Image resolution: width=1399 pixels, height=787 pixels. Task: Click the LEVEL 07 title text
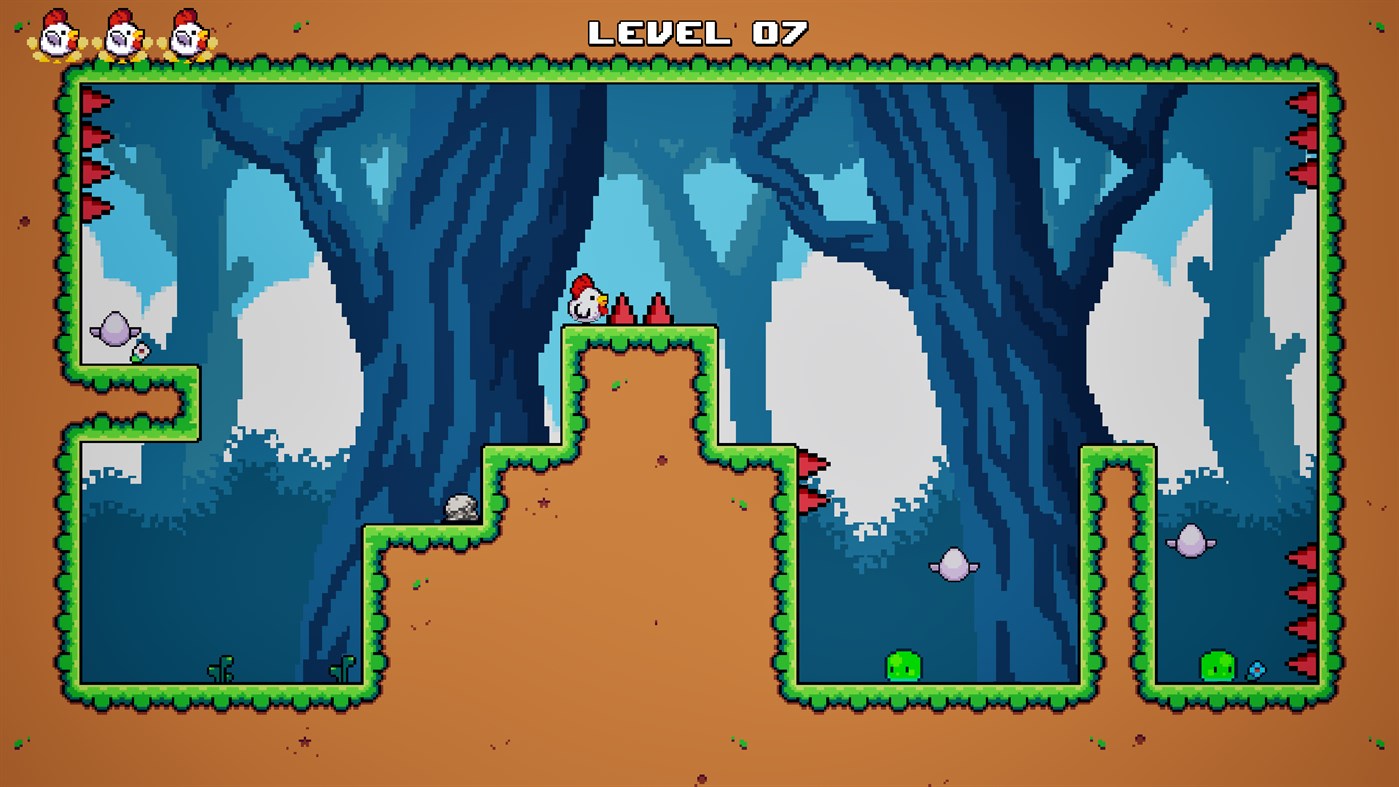pos(698,32)
